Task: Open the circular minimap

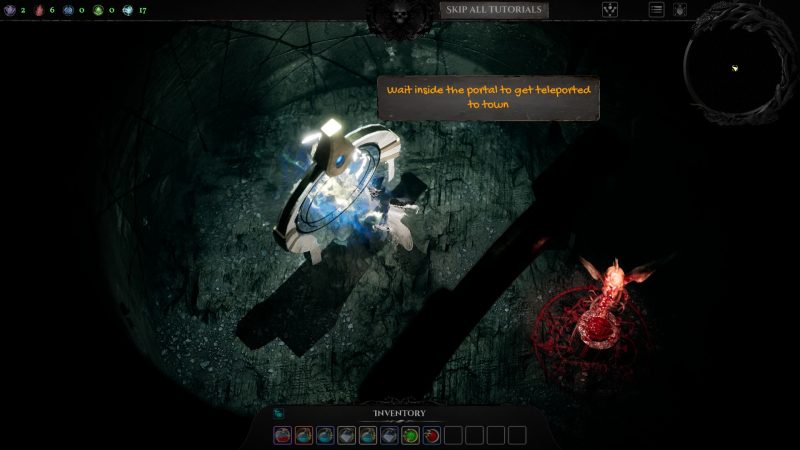Action: 735,66
